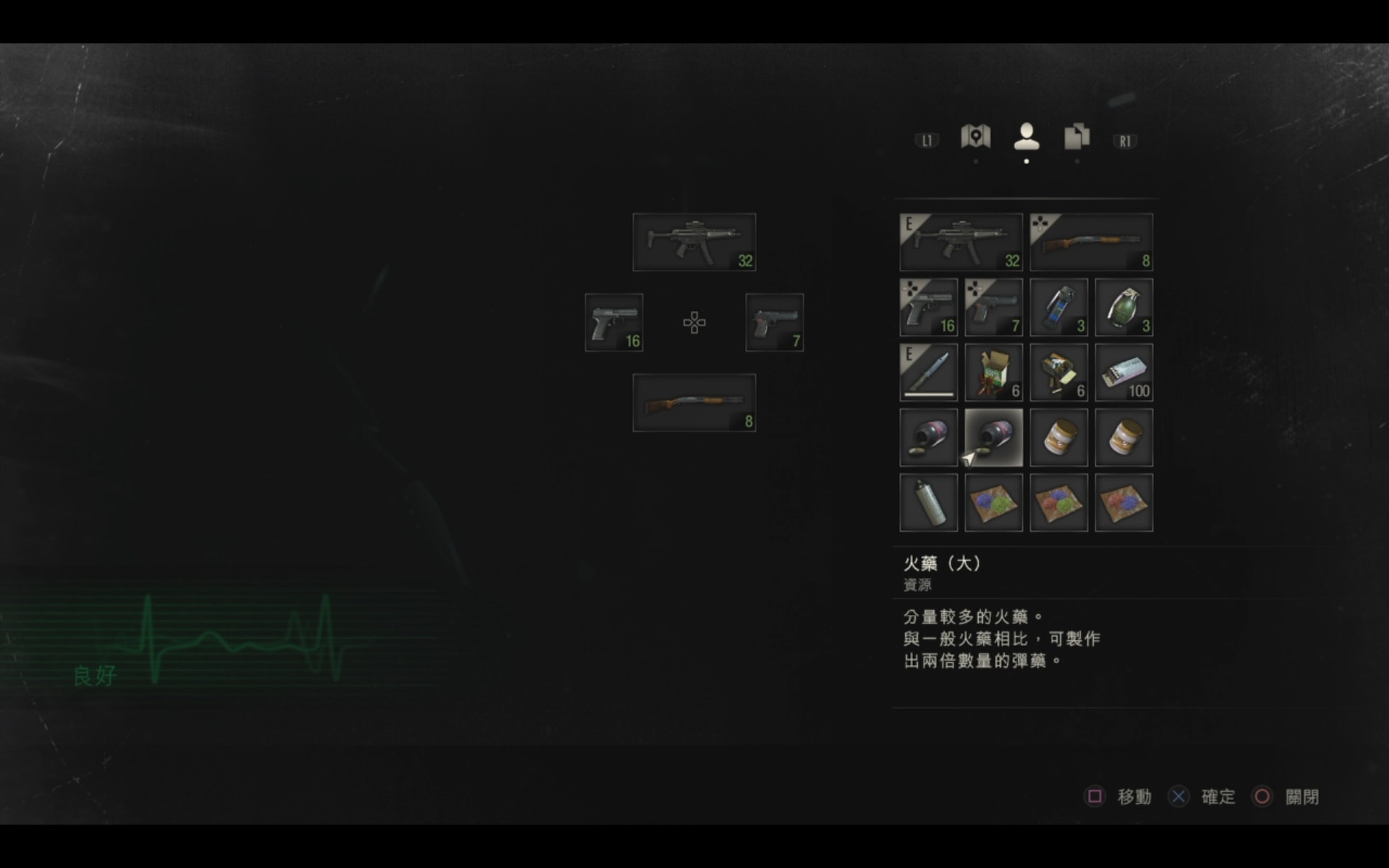Choose the shotgun in the inventory grid

click(1091, 242)
